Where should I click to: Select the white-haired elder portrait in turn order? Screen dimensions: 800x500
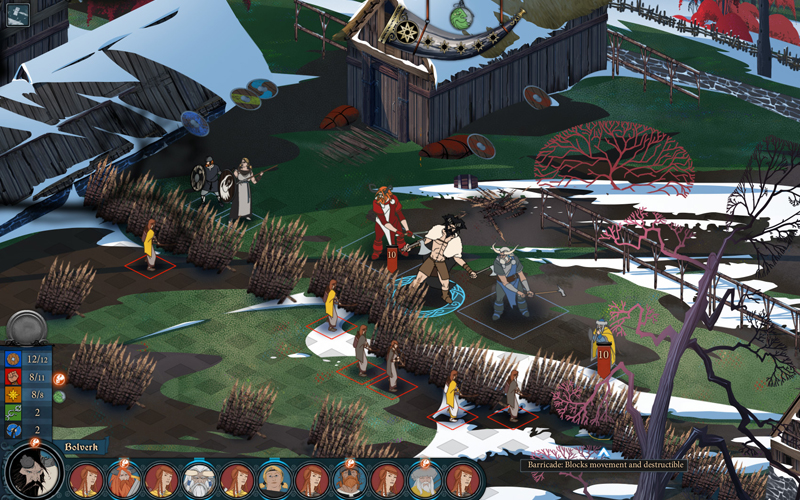coord(199,481)
